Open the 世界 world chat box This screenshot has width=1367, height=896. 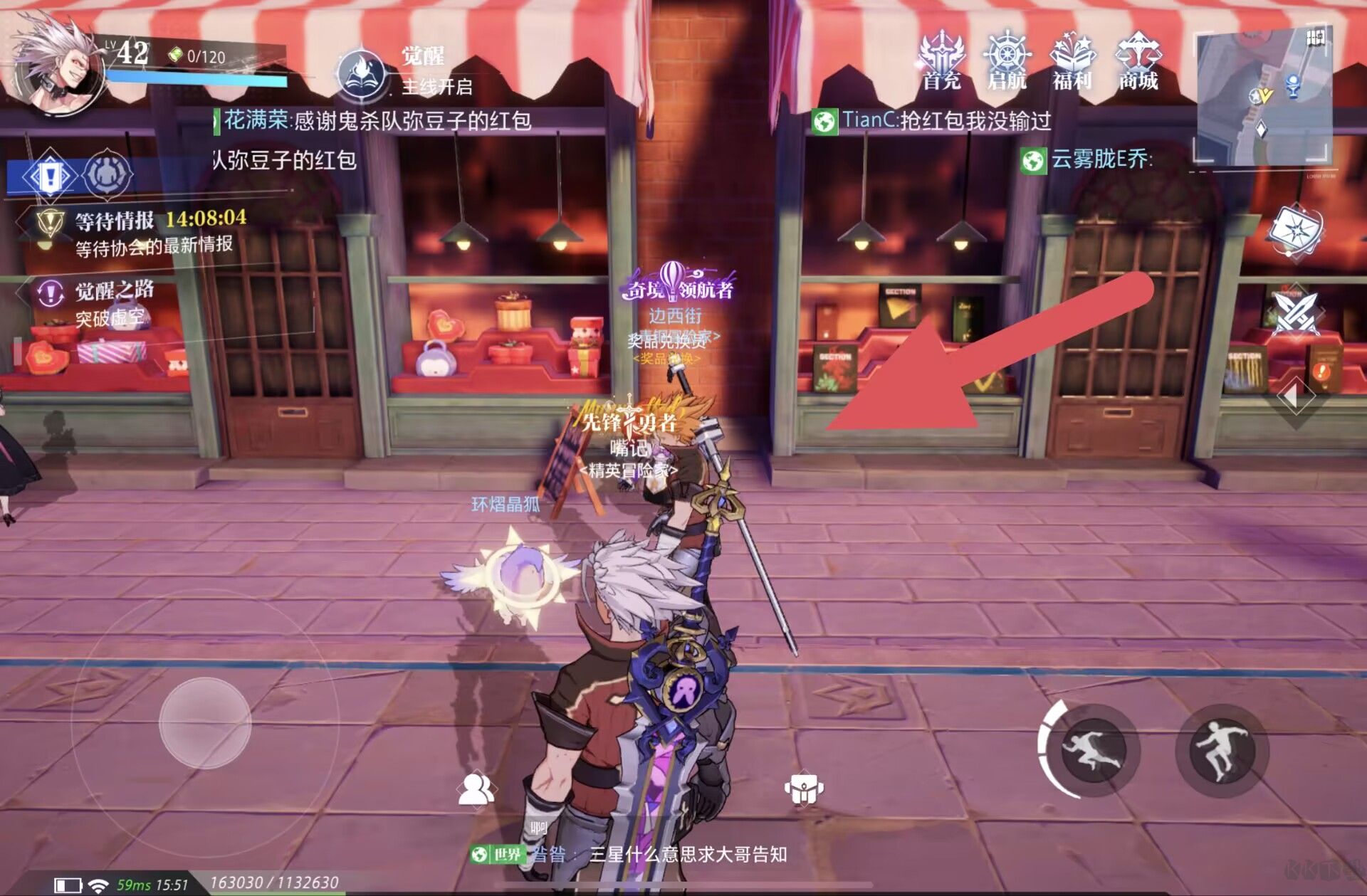627,854
